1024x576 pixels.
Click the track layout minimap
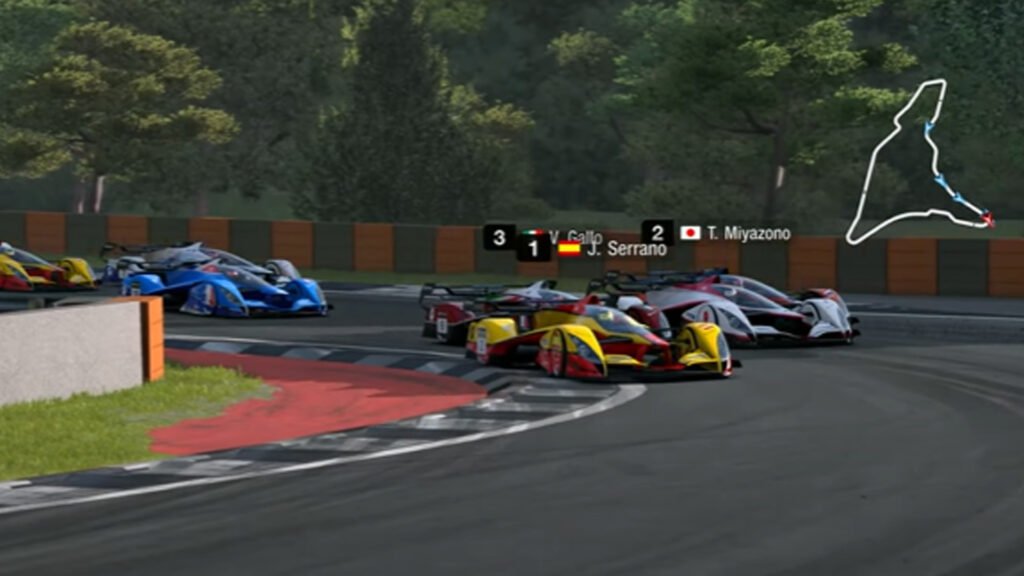(x=915, y=165)
